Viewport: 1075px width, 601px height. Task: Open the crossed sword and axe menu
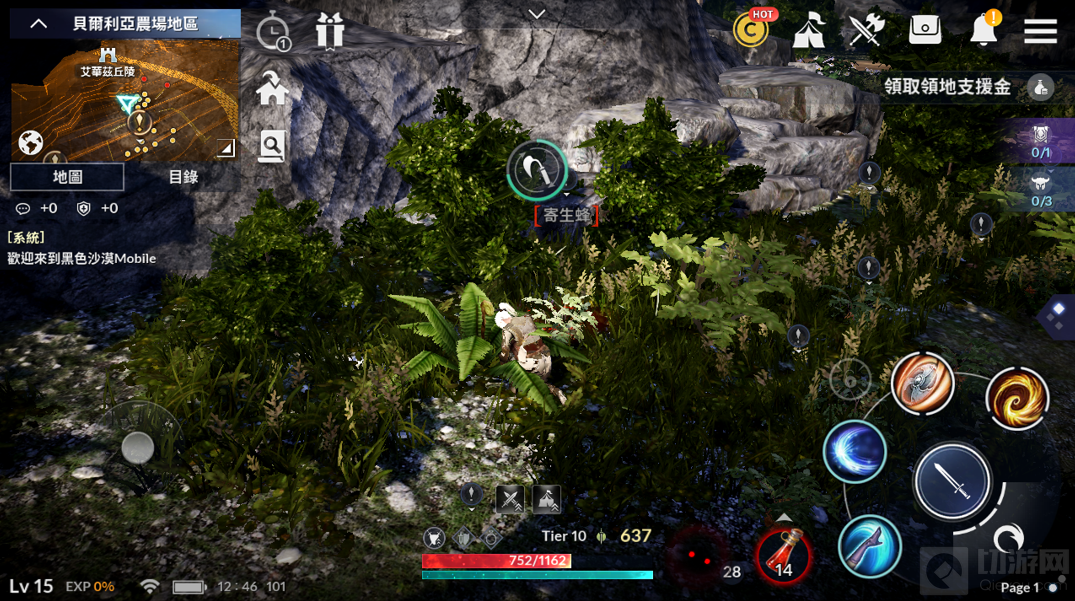pos(866,31)
